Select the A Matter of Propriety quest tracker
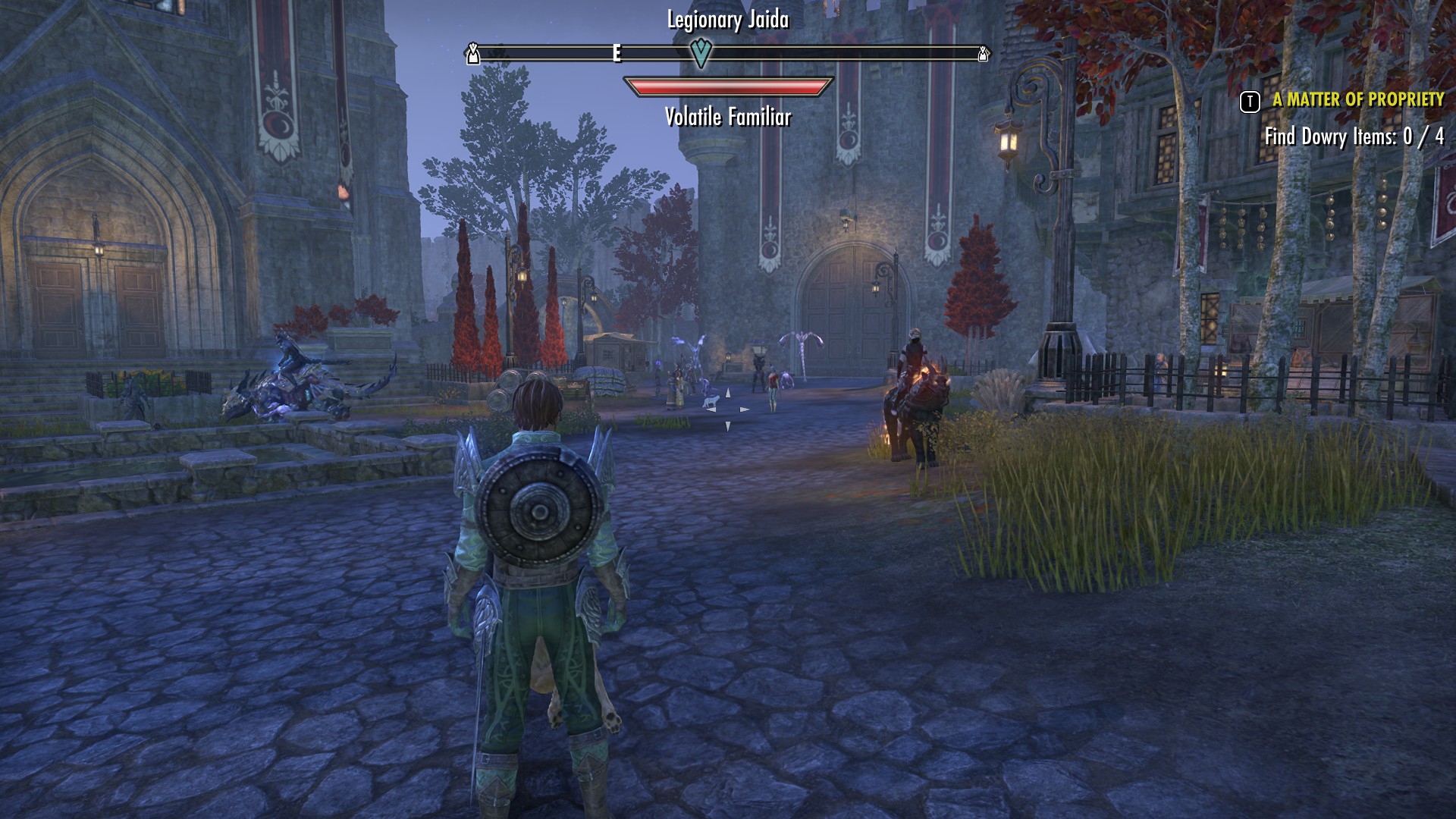 coord(1357,100)
